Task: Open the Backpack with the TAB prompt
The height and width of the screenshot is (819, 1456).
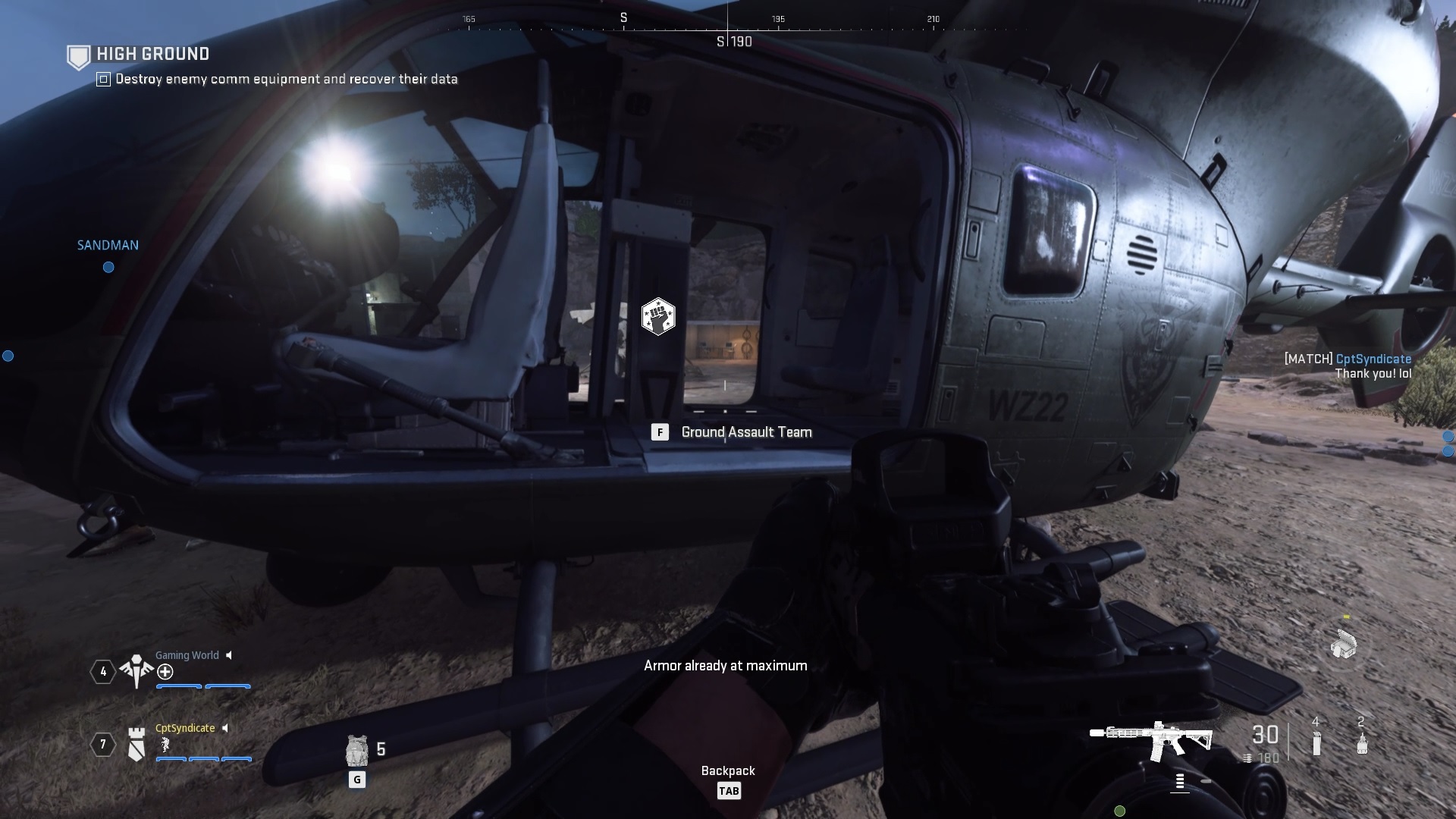Action: point(730,790)
